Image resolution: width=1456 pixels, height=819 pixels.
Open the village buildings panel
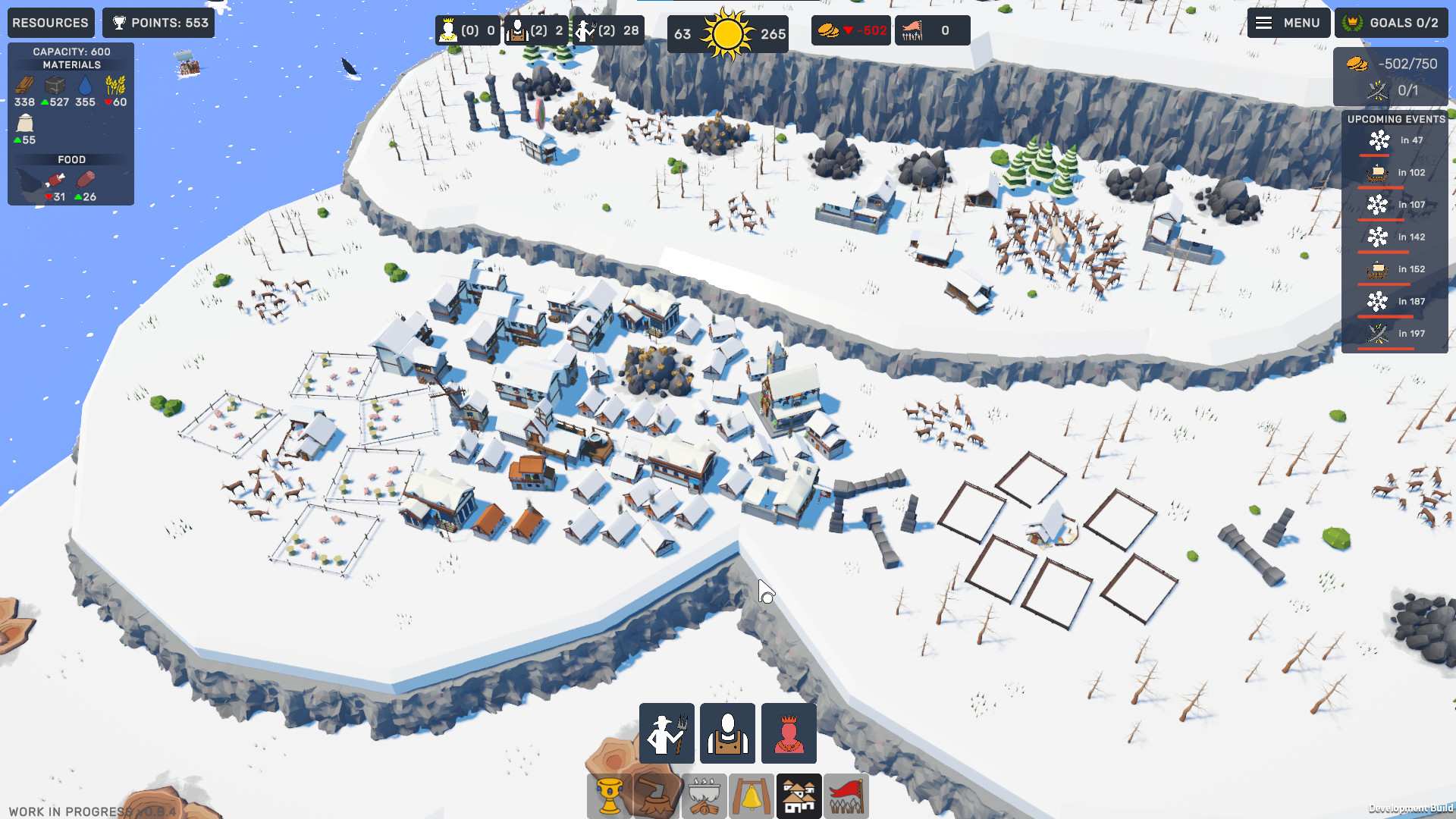[800, 795]
